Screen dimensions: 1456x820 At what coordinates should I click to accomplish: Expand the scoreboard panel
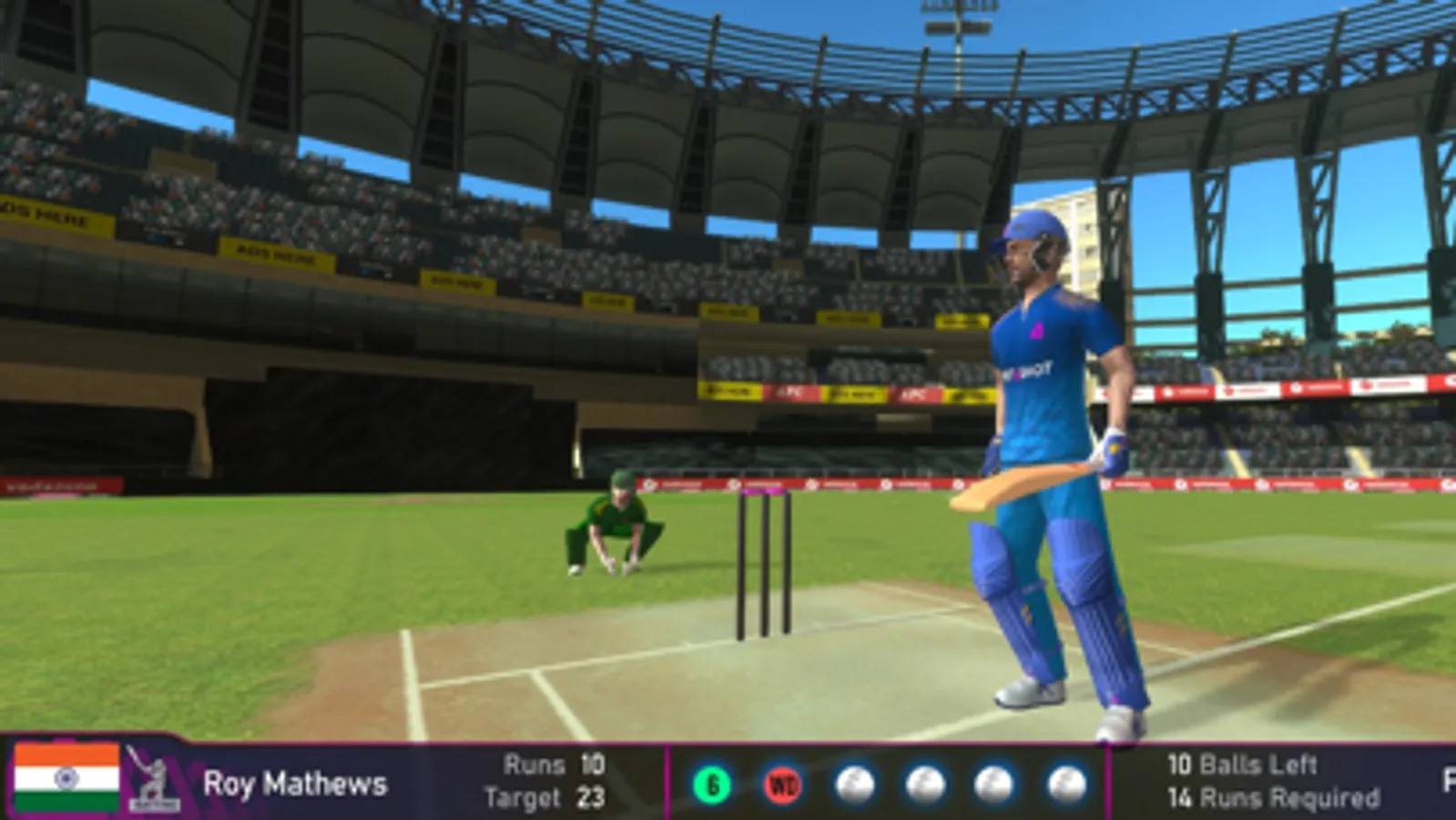[x=364, y=780]
